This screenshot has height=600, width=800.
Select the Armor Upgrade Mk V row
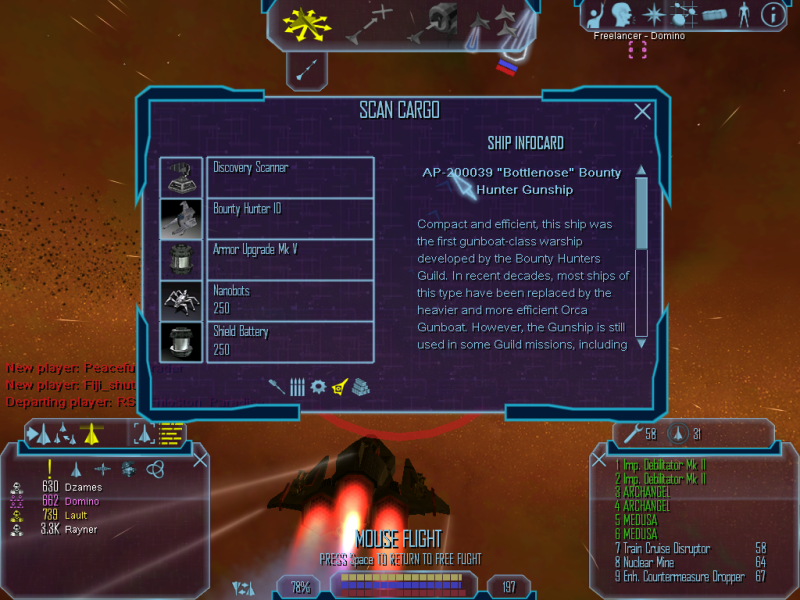[290, 259]
